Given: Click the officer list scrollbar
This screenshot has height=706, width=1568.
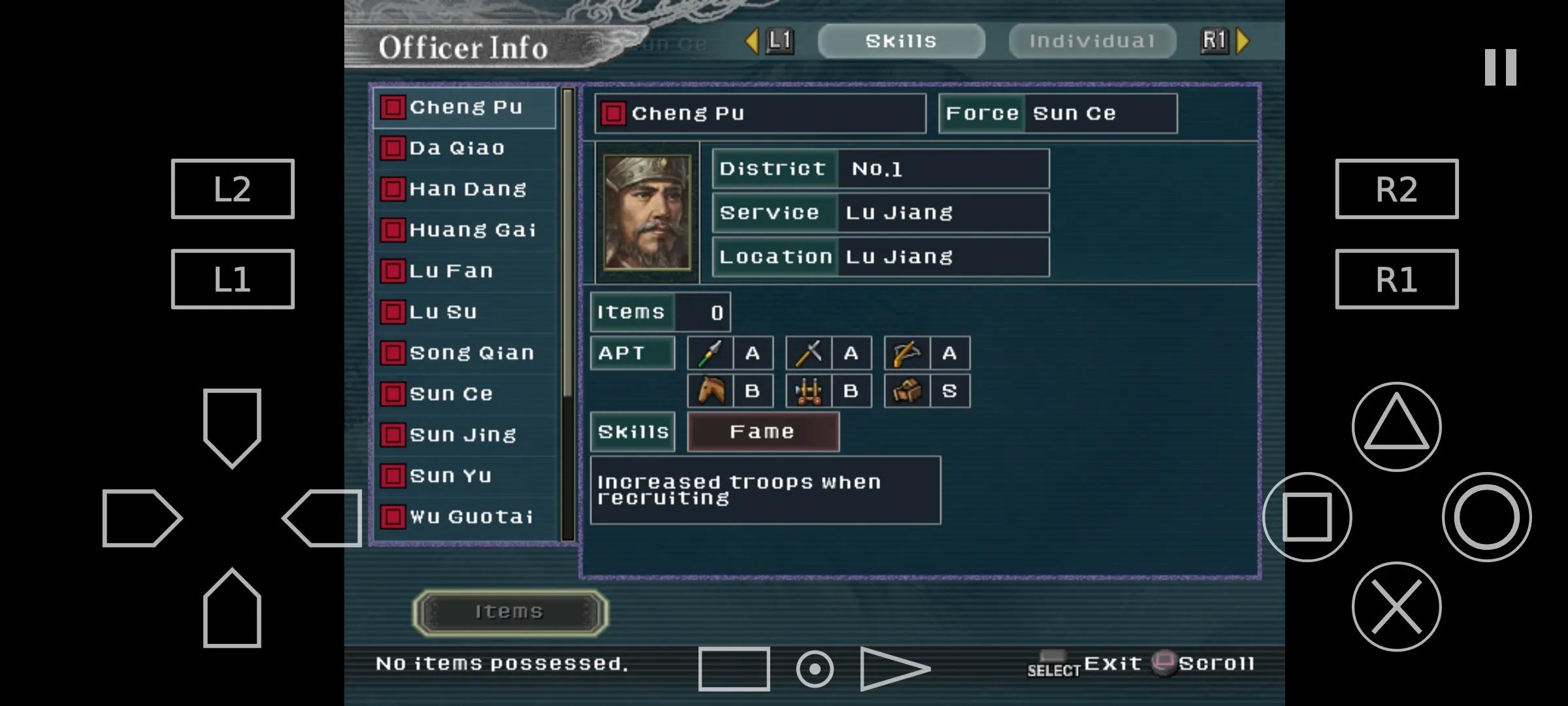Looking at the screenshot, I should (568, 314).
